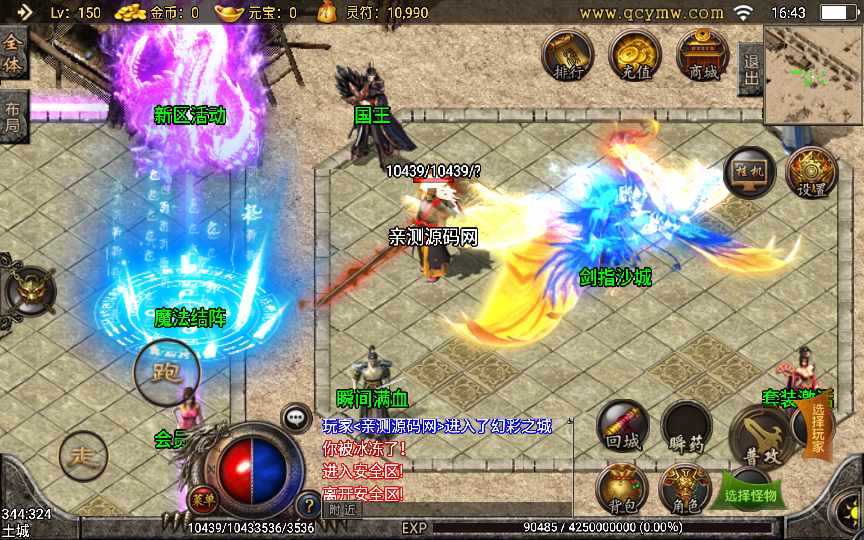Choose the 选择玩家 select-player orange banner

(818, 431)
